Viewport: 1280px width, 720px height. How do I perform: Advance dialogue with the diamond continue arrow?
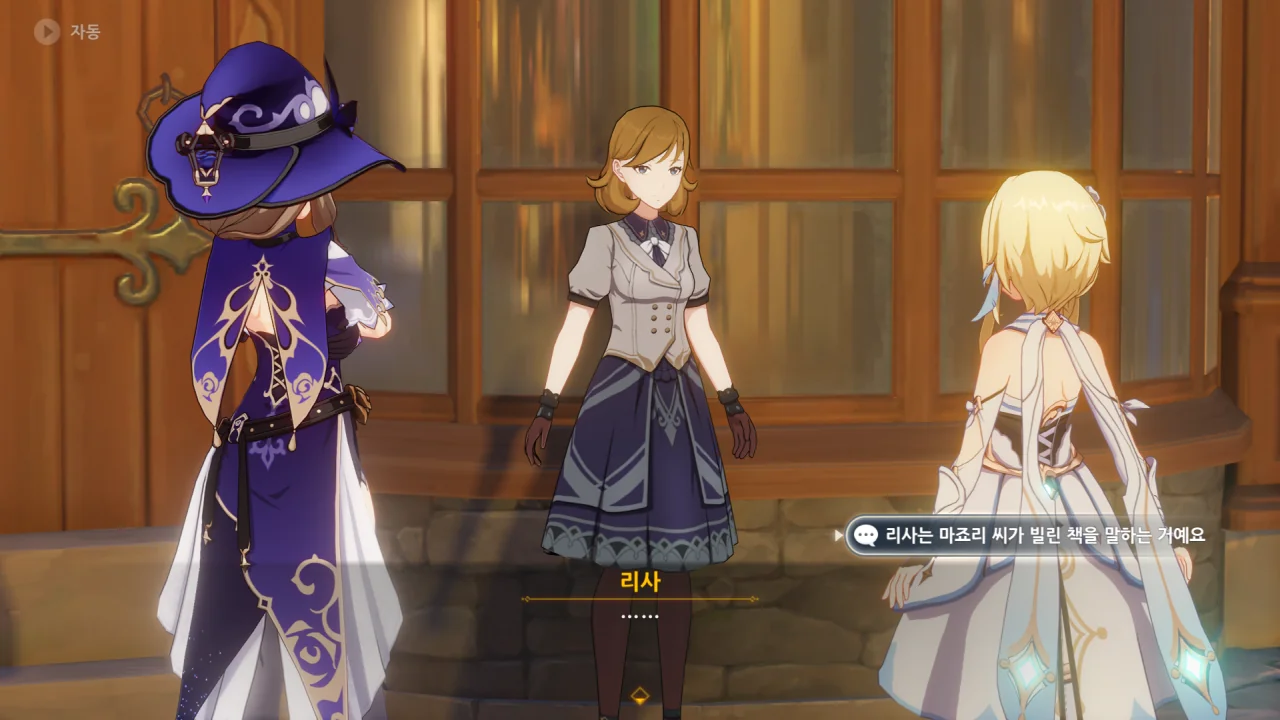point(640,695)
